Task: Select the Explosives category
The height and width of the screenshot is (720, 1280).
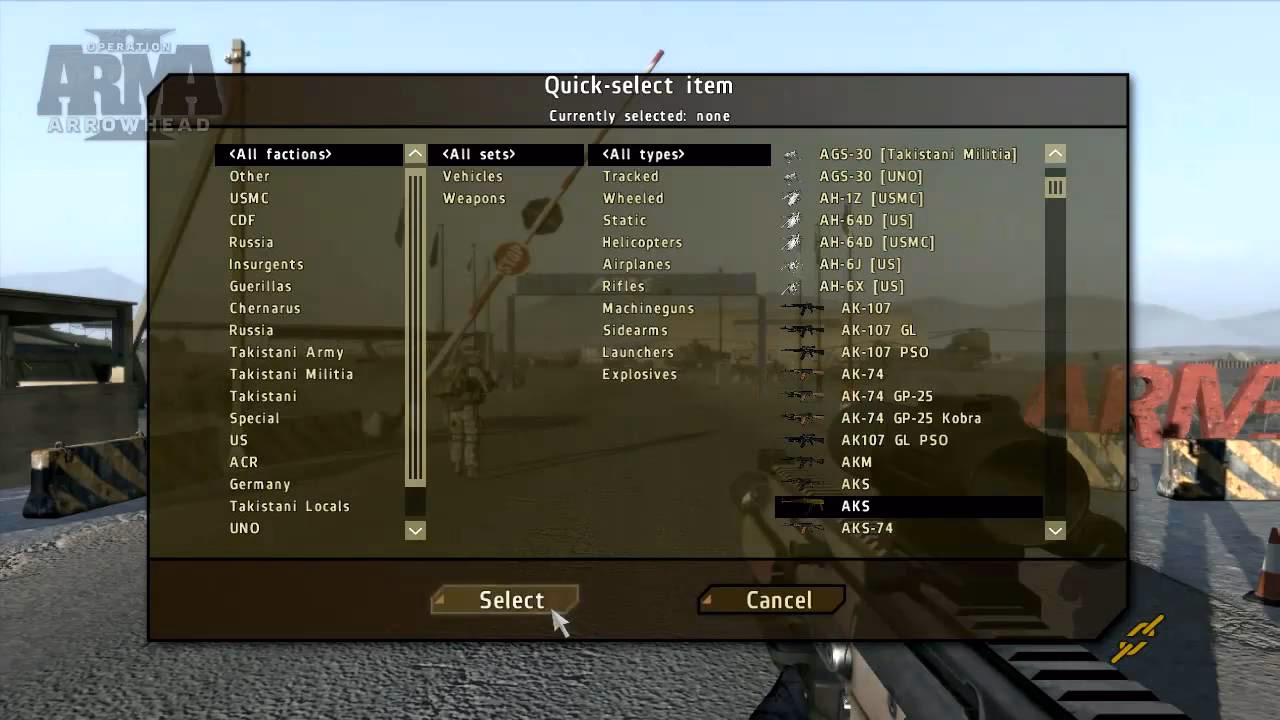Action: point(640,374)
